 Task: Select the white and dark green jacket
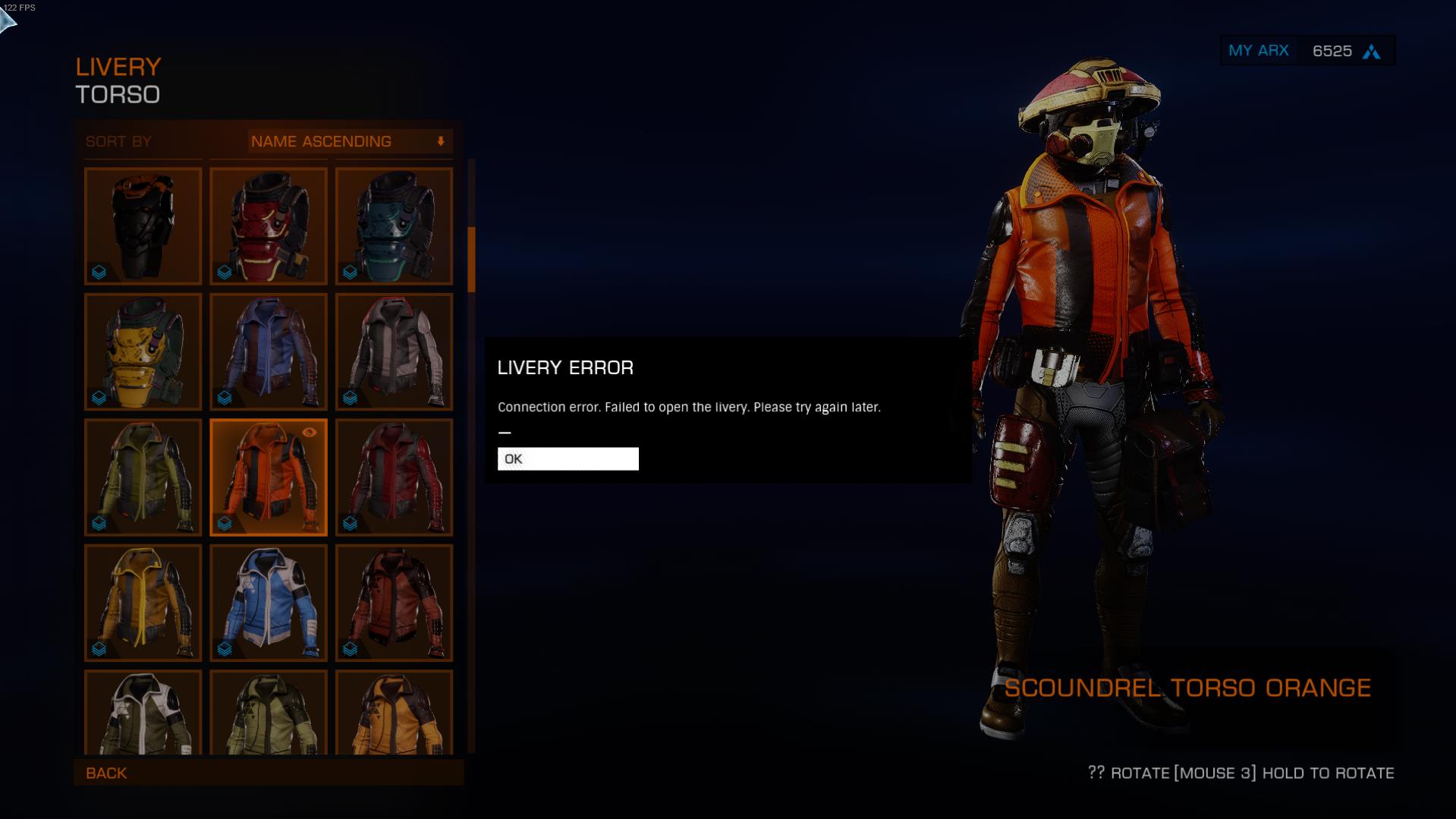click(143, 712)
